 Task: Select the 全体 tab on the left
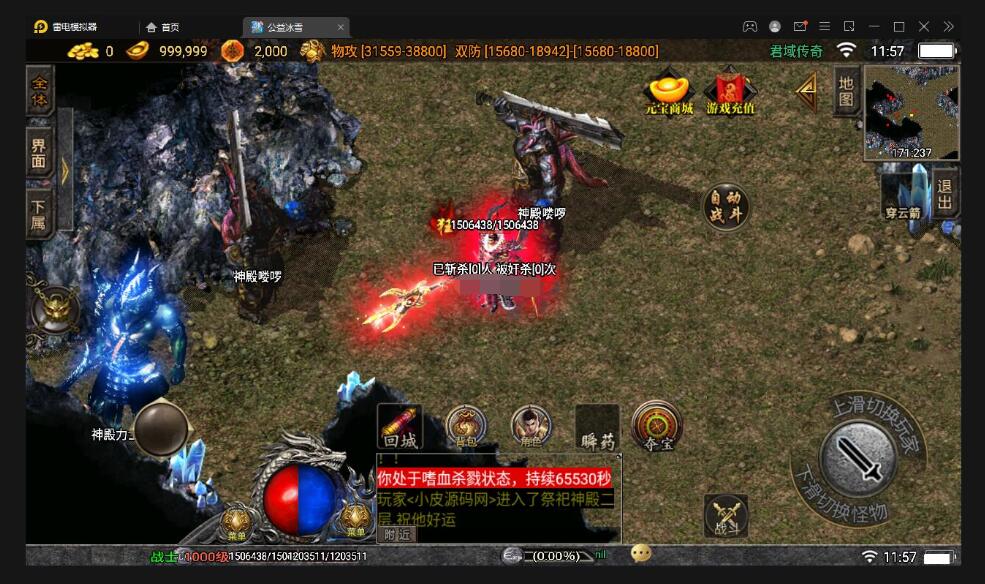(x=40, y=86)
